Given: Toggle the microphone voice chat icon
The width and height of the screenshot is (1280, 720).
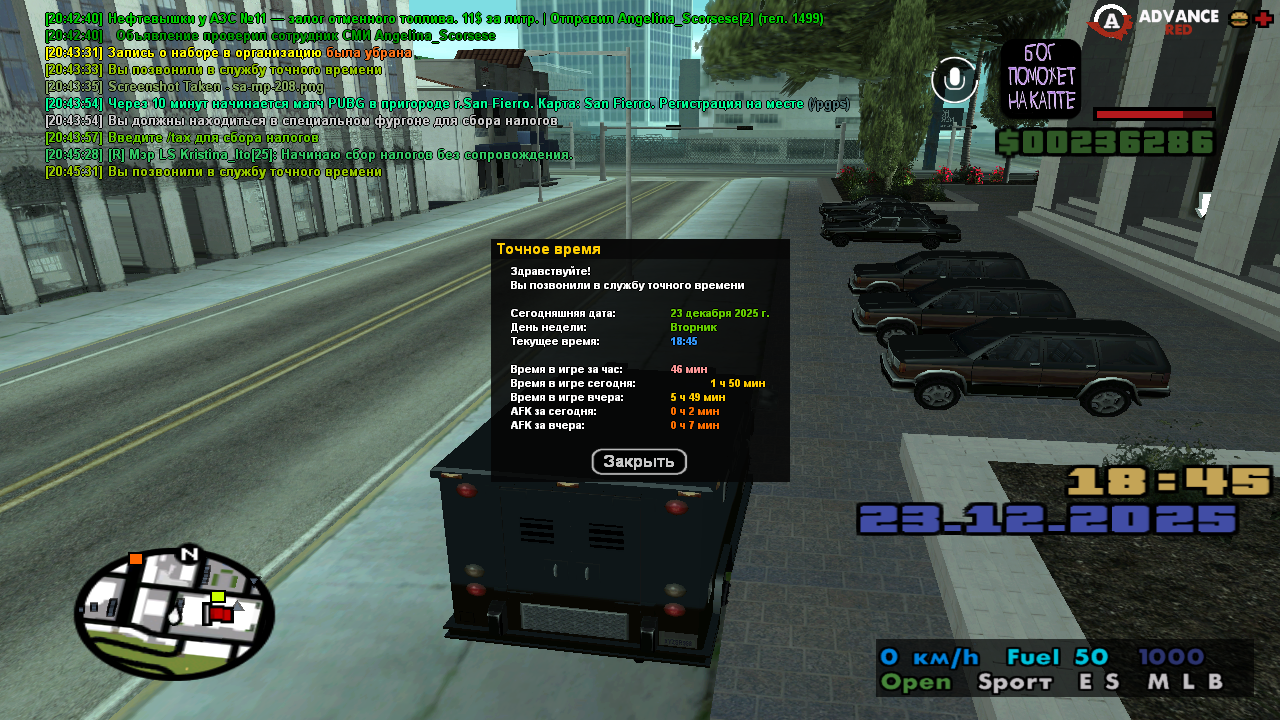Looking at the screenshot, I should click(954, 80).
